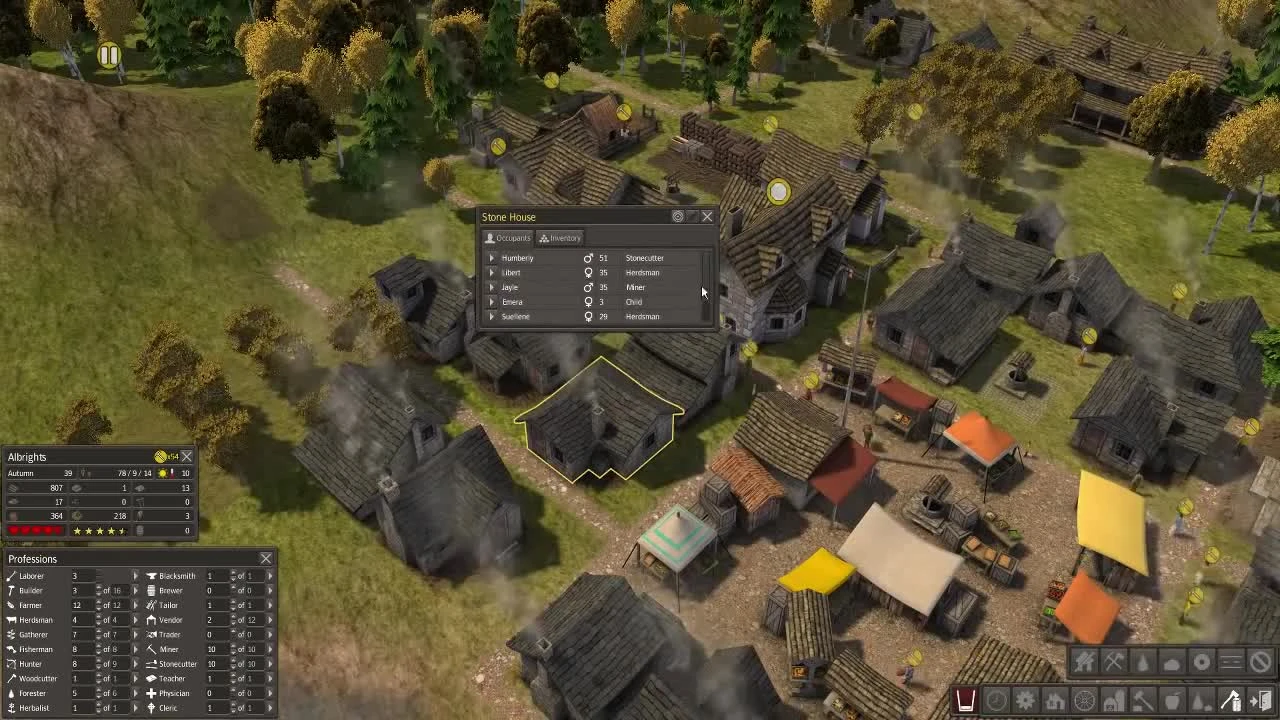Viewport: 1280px width, 720px height.
Task: Increase the Miner count with up stepper
Action: [x=234, y=645]
